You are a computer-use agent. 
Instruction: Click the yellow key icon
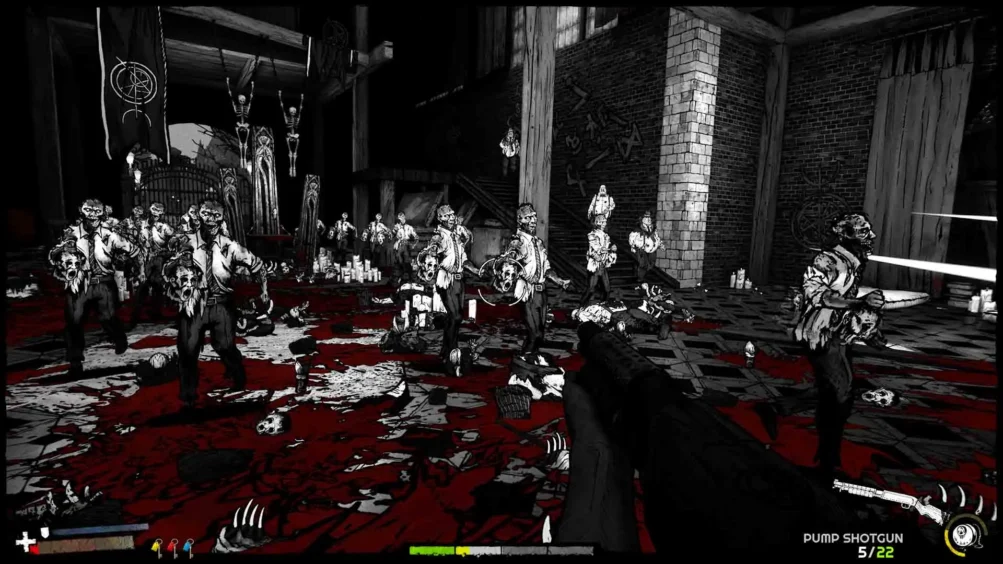(156, 546)
